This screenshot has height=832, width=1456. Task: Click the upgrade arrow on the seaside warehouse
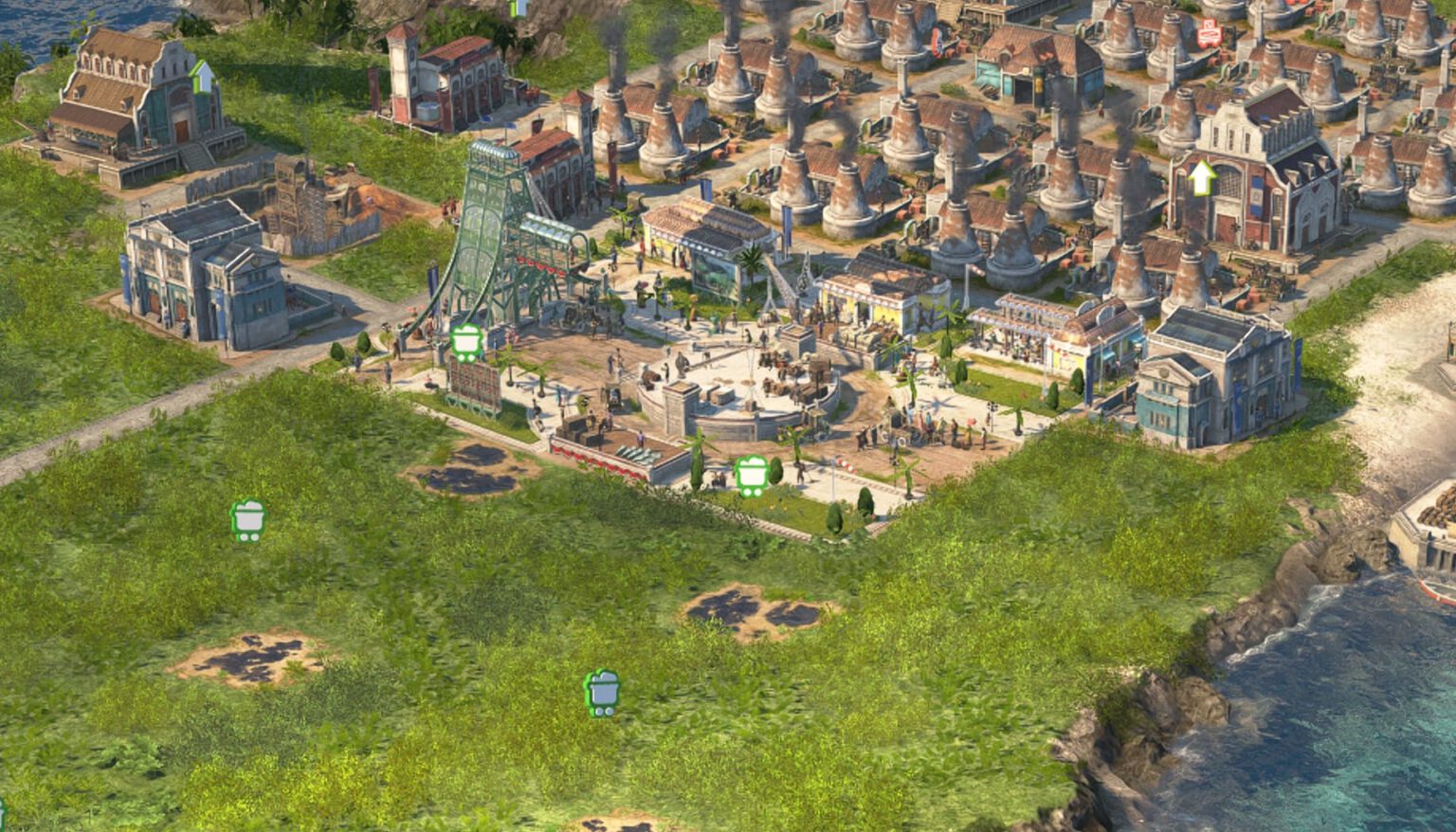[x=202, y=76]
